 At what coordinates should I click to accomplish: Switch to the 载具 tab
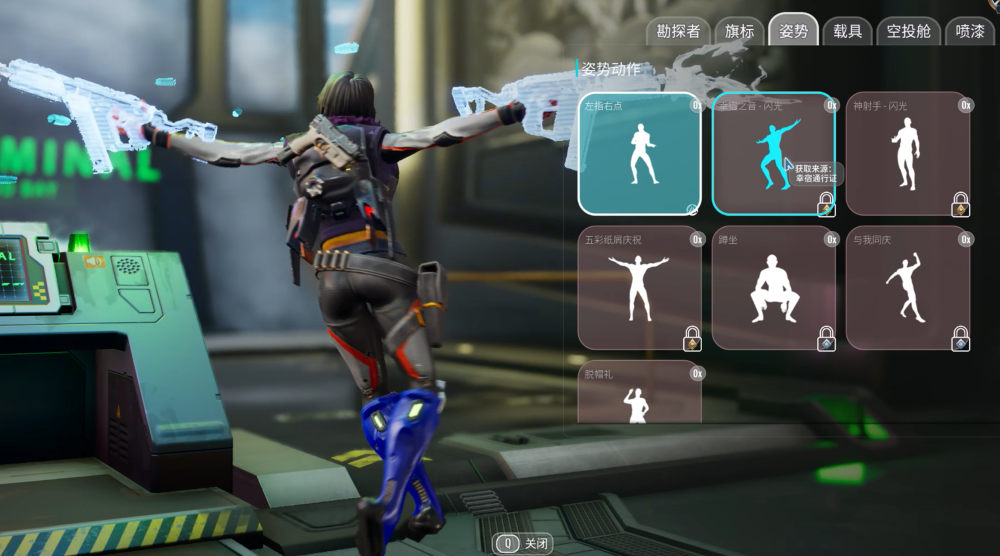[x=847, y=31]
